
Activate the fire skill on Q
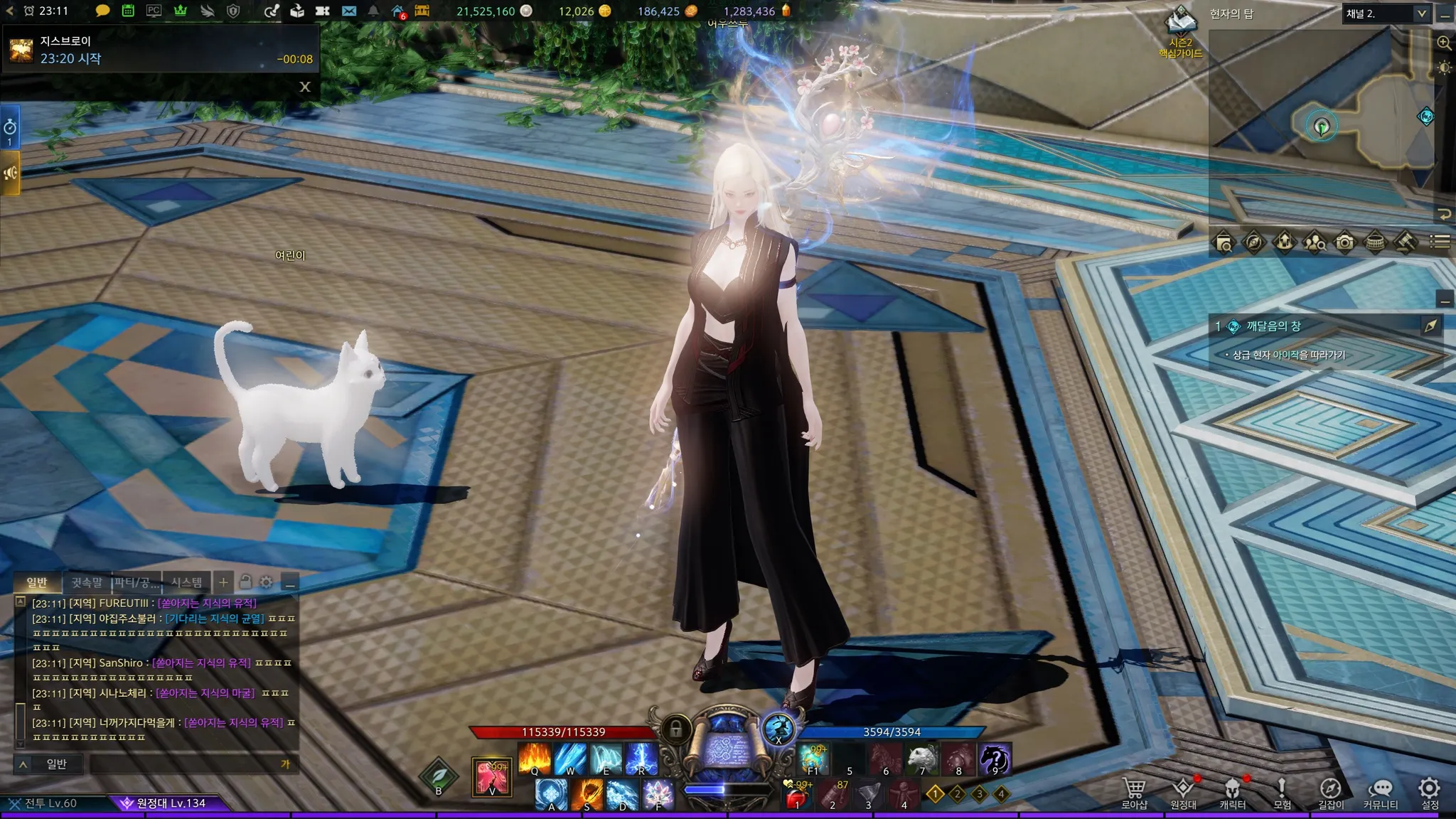535,759
